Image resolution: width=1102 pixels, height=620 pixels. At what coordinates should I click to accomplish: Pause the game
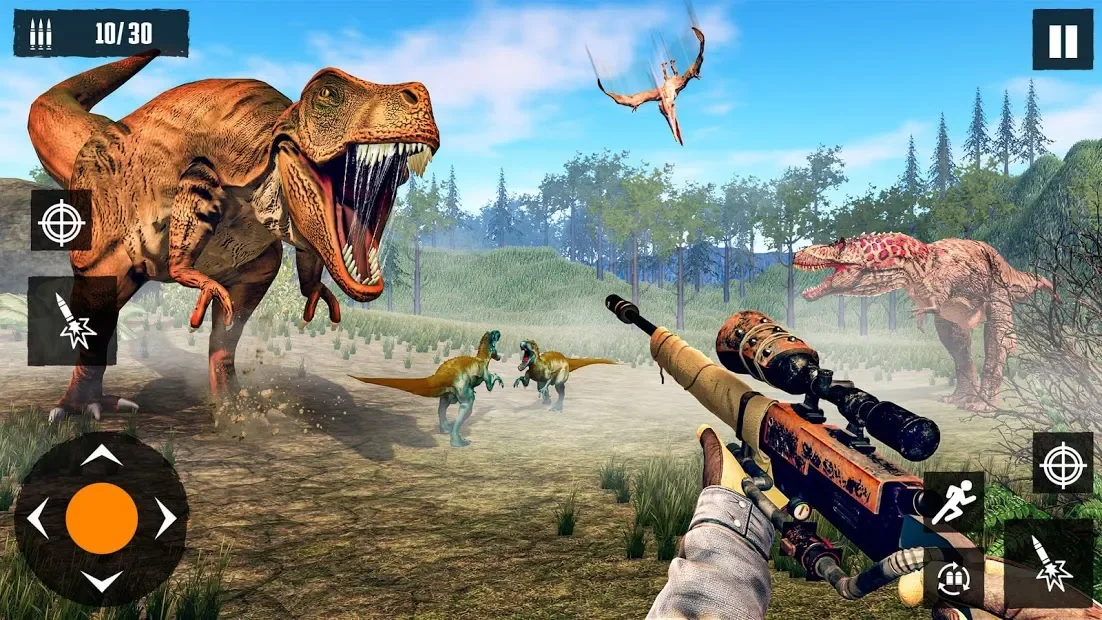1062,40
